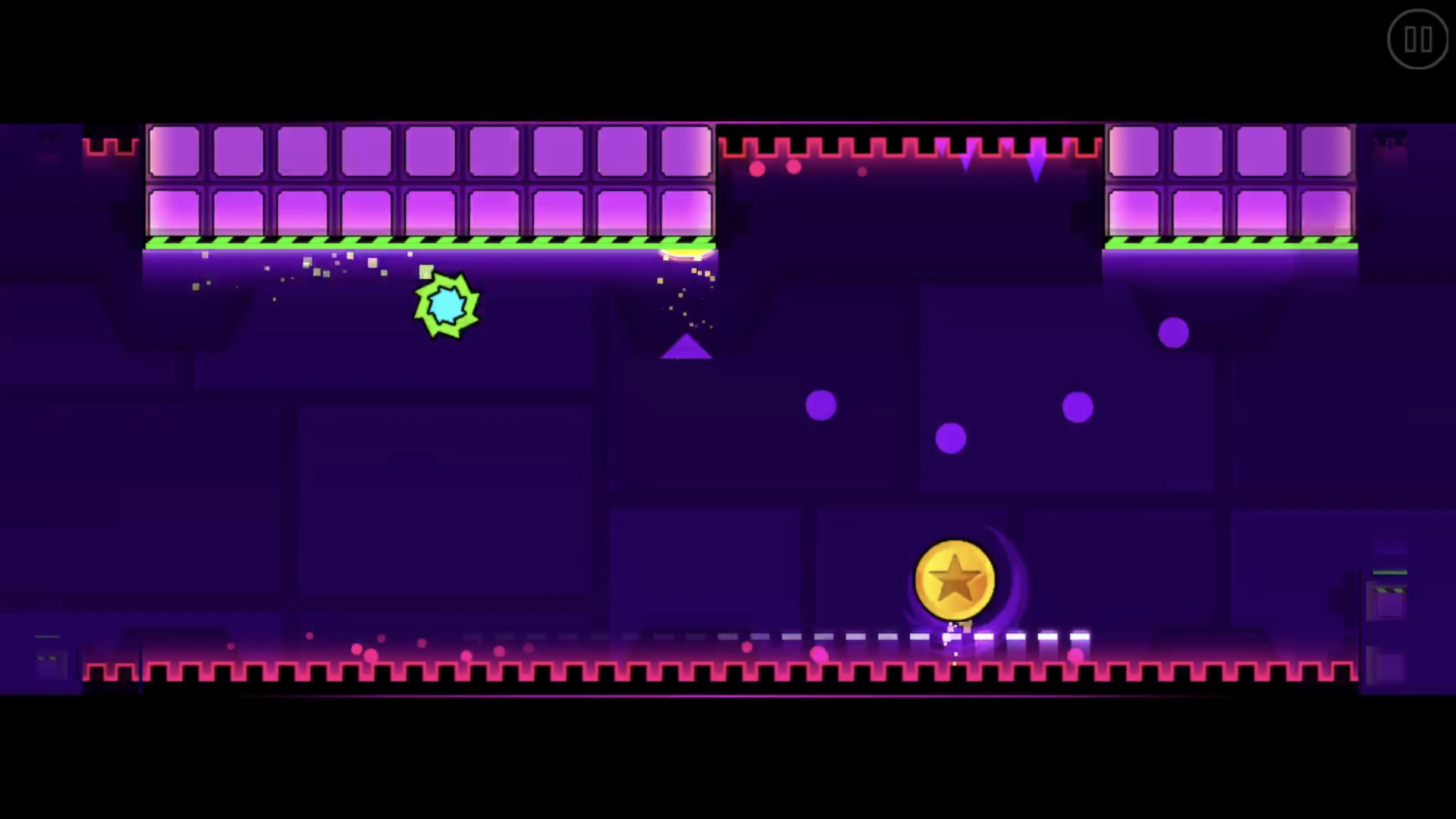Collect the gold star coin
Viewport: 1456px width, 819px height.
click(954, 579)
